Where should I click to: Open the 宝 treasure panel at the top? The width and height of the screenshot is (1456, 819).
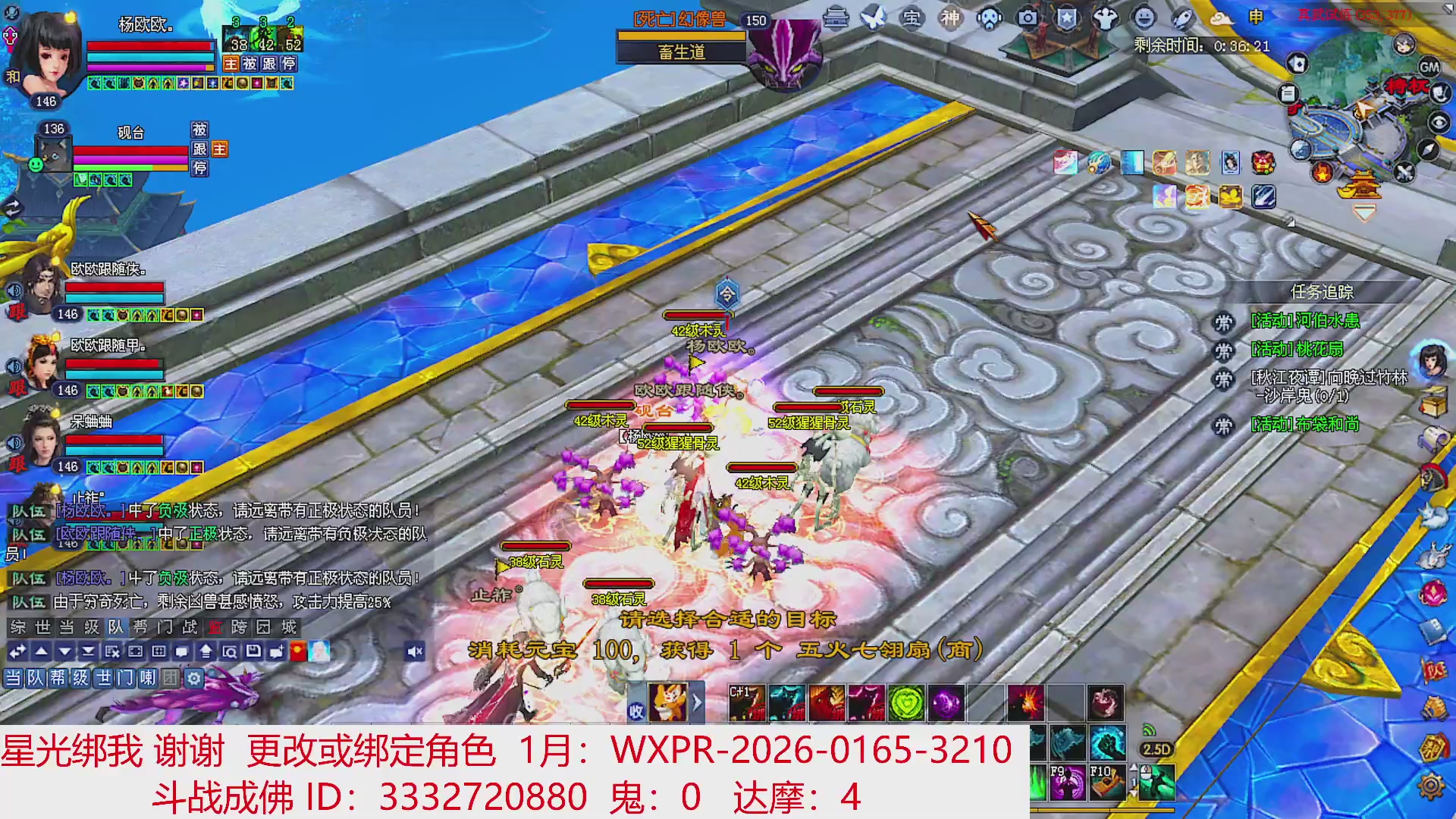coord(913,19)
